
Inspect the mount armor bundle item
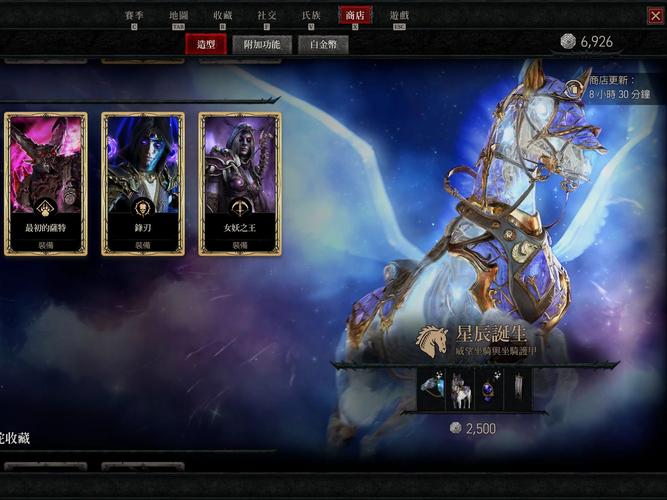pyautogui.click(x=433, y=390)
